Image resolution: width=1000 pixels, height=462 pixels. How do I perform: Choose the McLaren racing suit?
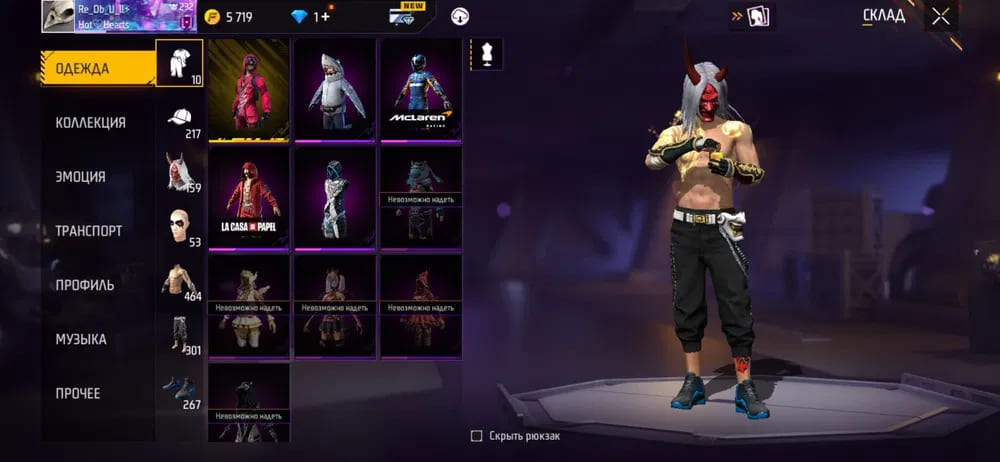[x=421, y=90]
